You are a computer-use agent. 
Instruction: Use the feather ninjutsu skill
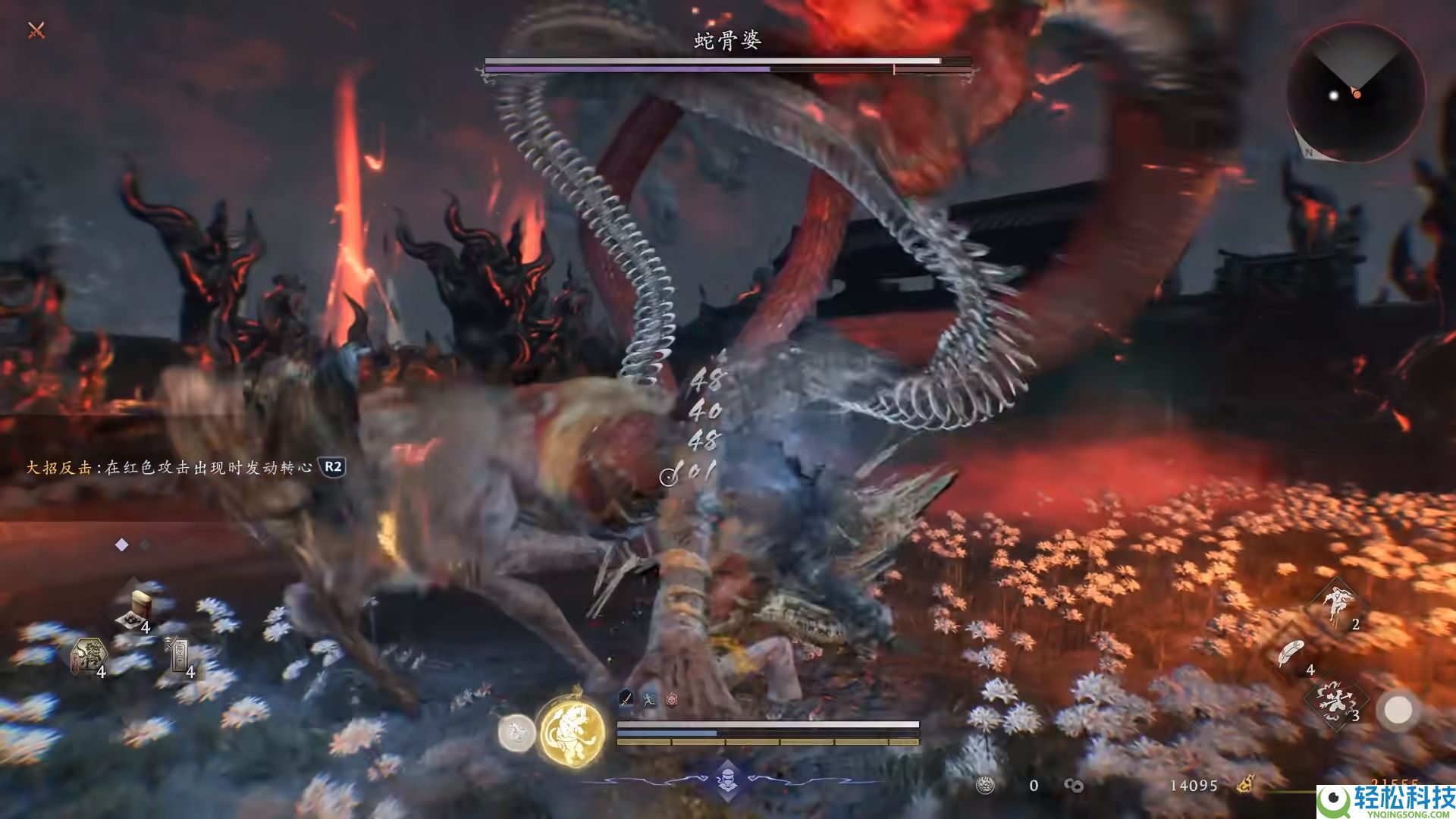coord(1291,654)
